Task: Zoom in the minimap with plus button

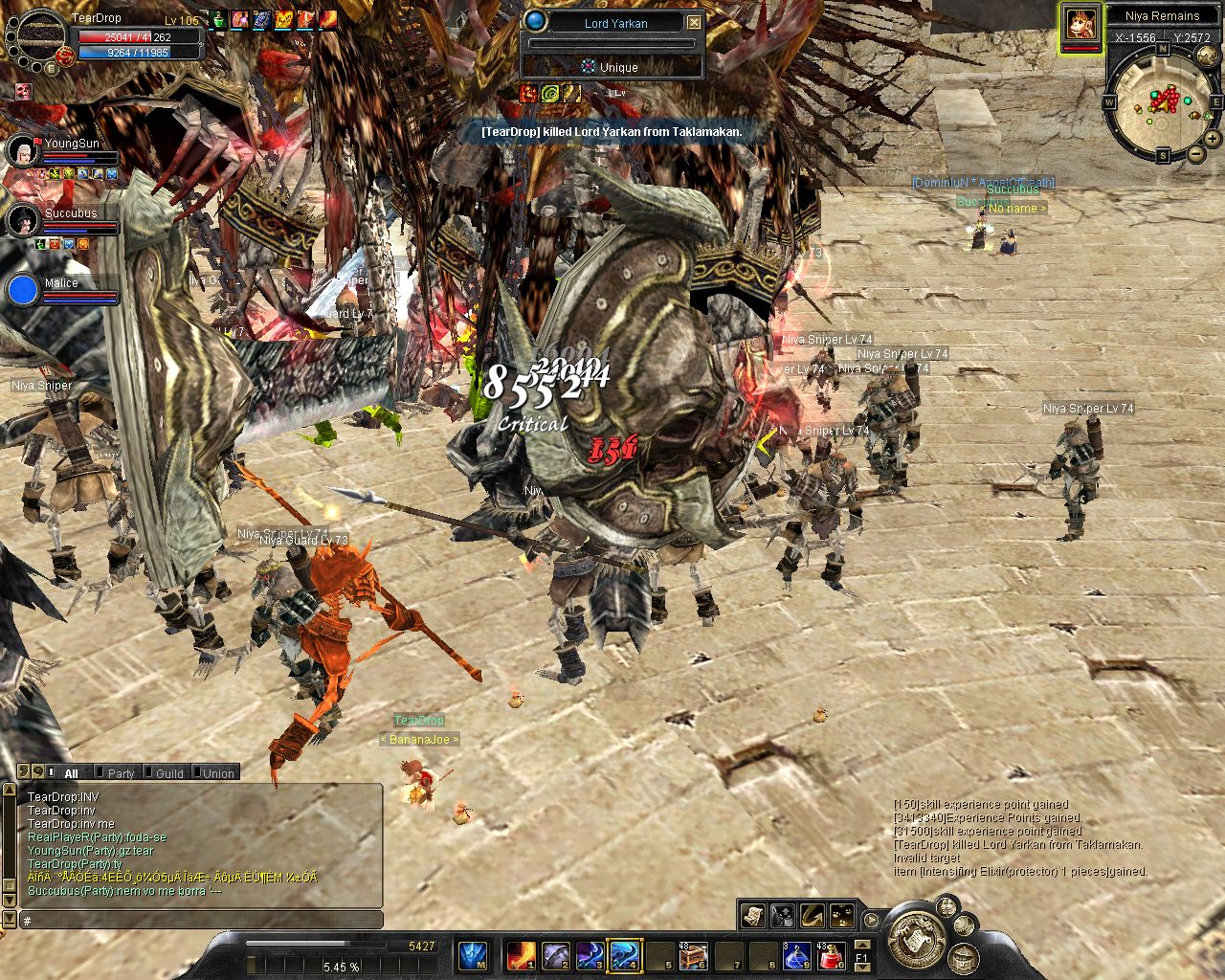Action: click(x=1214, y=139)
